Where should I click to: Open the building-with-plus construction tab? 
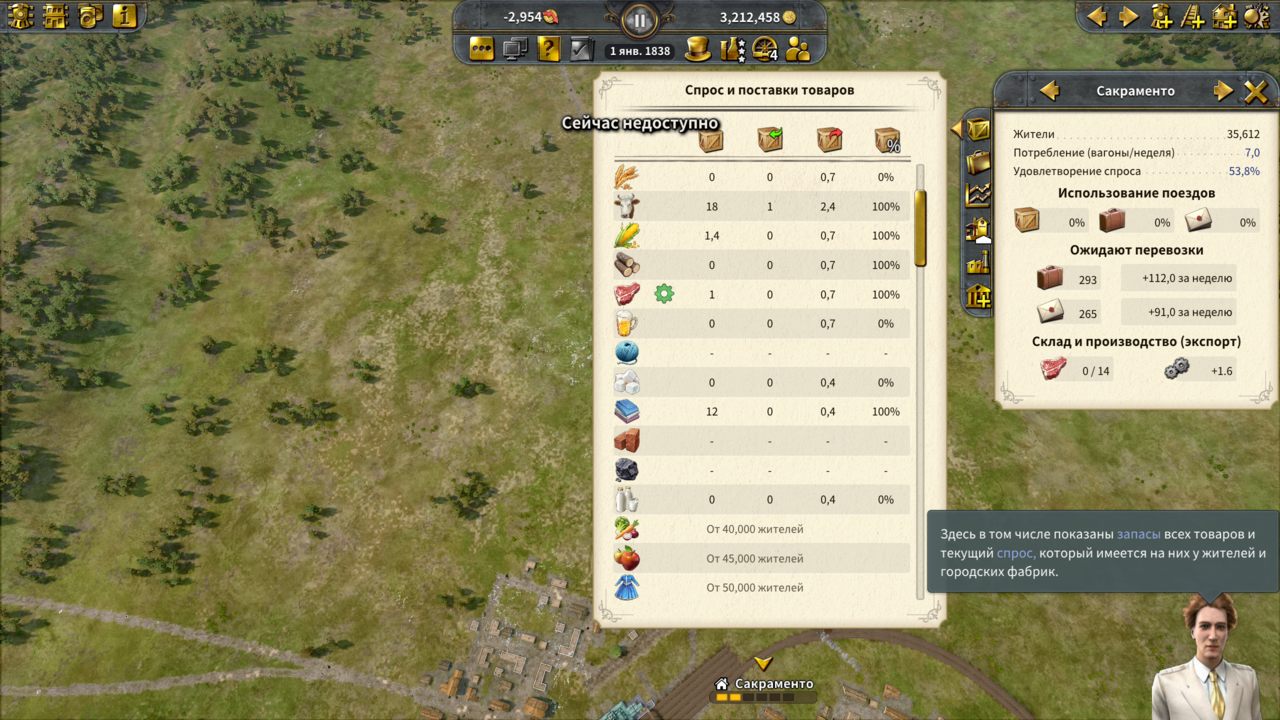coord(978,297)
